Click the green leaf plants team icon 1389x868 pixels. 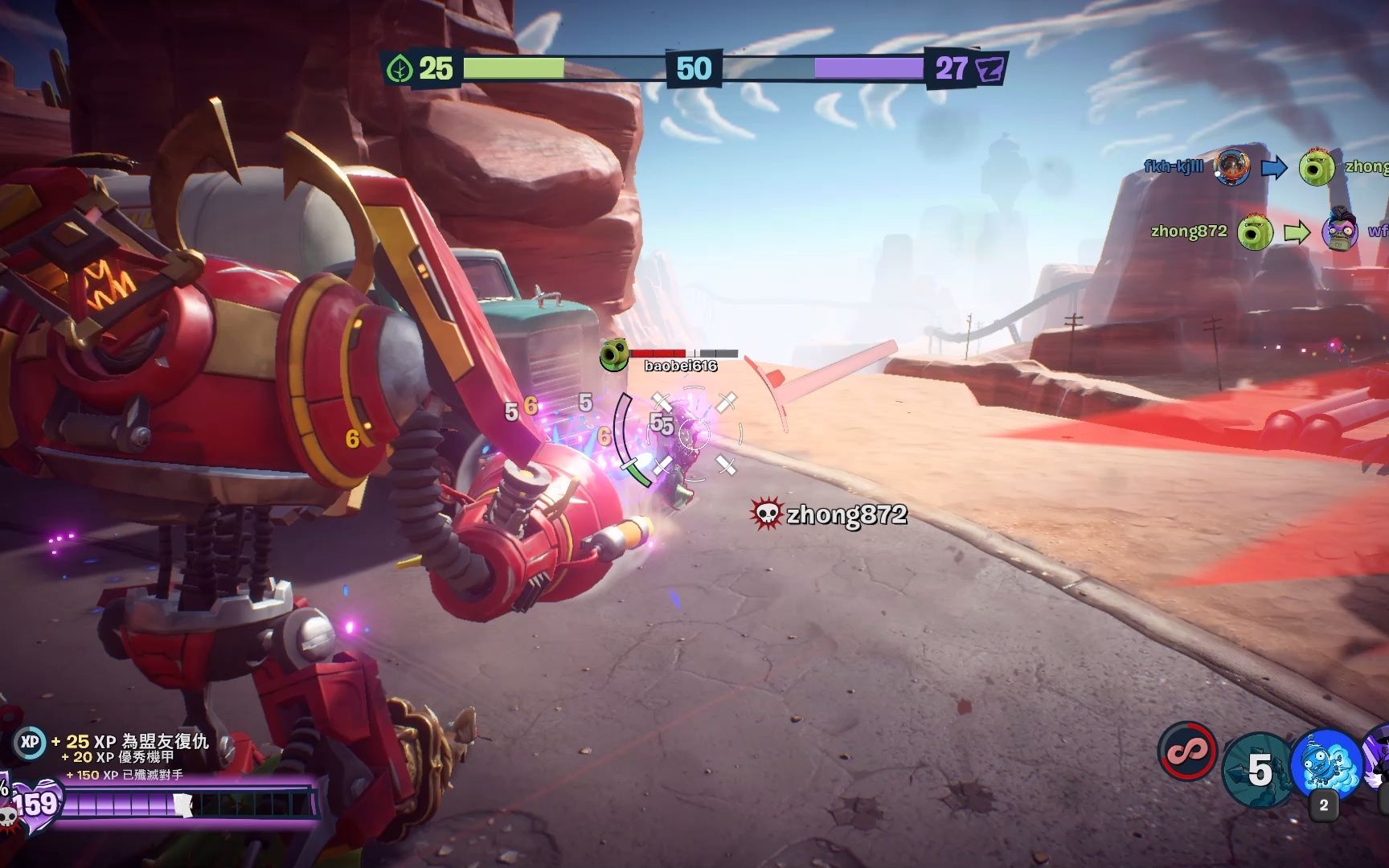coord(399,69)
